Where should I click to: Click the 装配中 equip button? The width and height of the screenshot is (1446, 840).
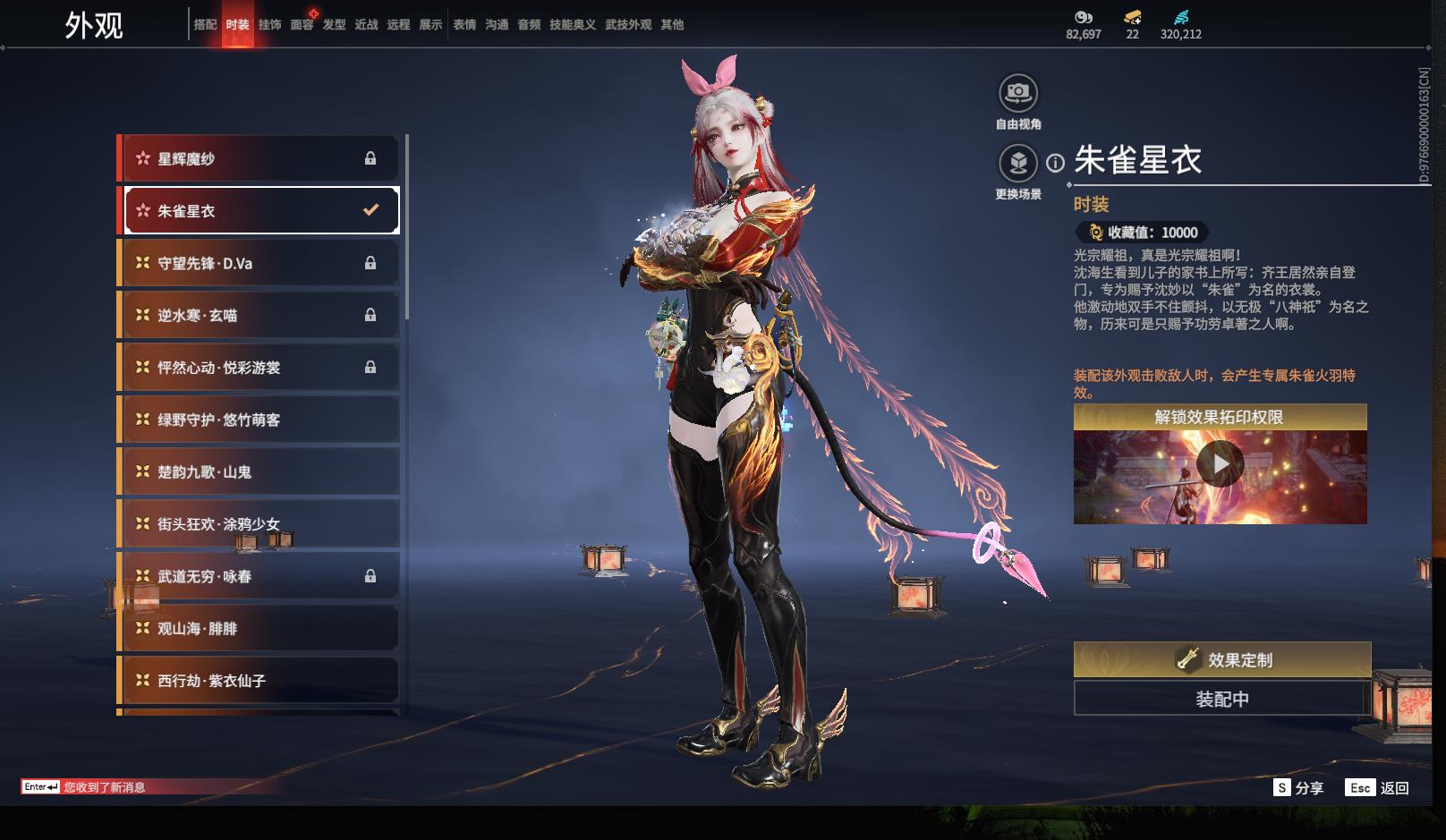click(1221, 699)
